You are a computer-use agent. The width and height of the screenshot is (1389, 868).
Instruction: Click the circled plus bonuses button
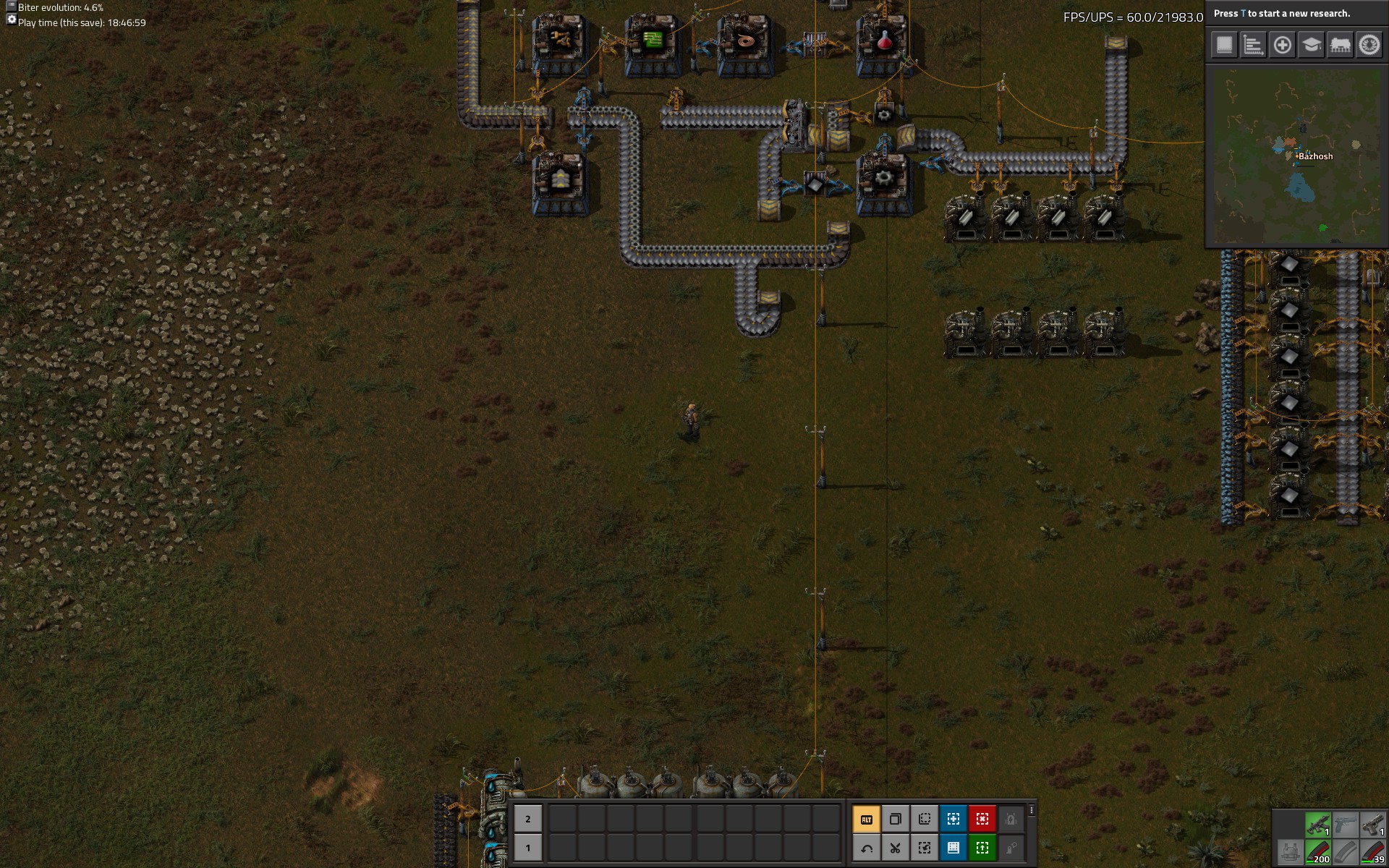point(1282,45)
